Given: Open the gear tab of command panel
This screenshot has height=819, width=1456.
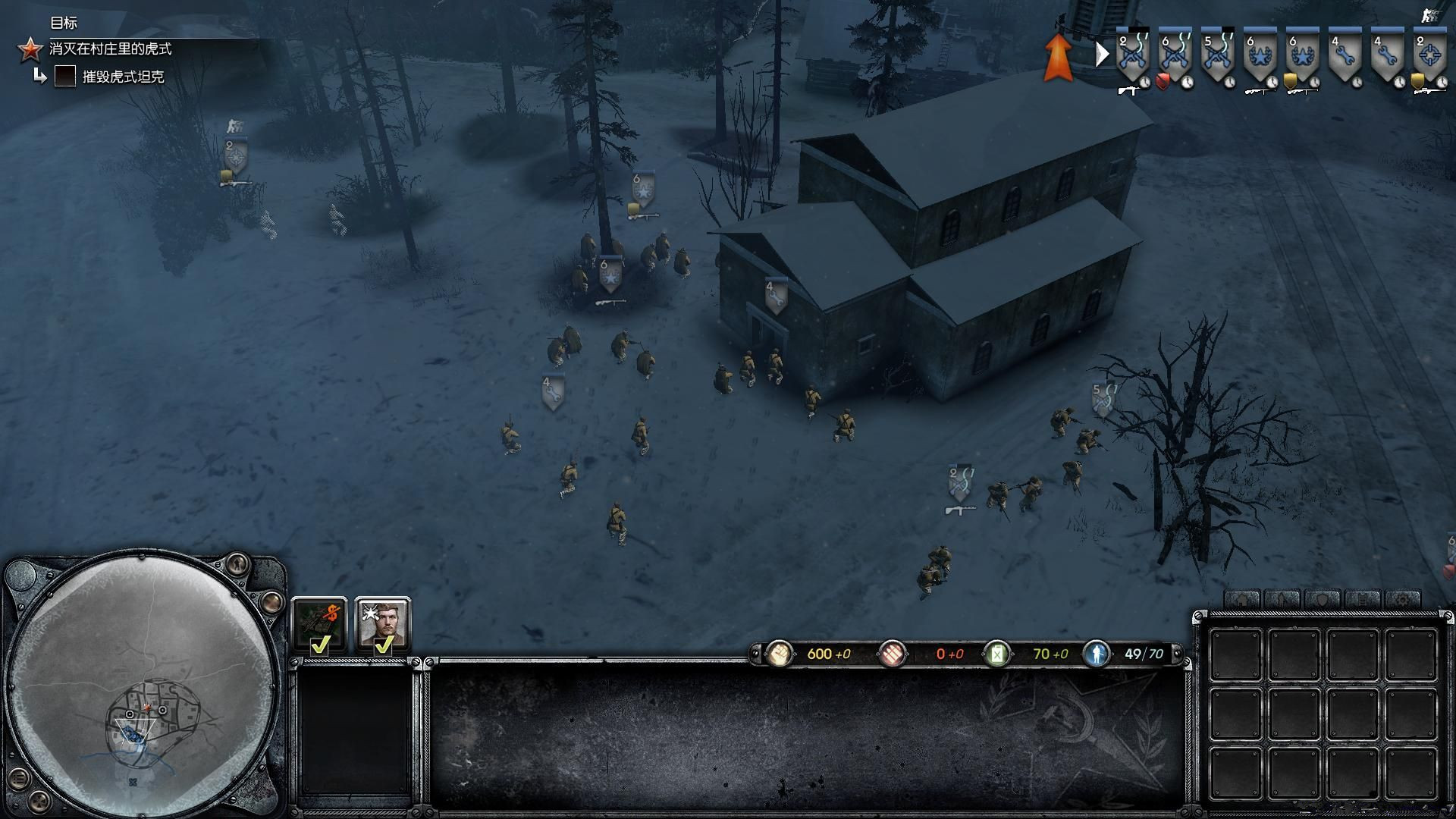Looking at the screenshot, I should 1402,599.
